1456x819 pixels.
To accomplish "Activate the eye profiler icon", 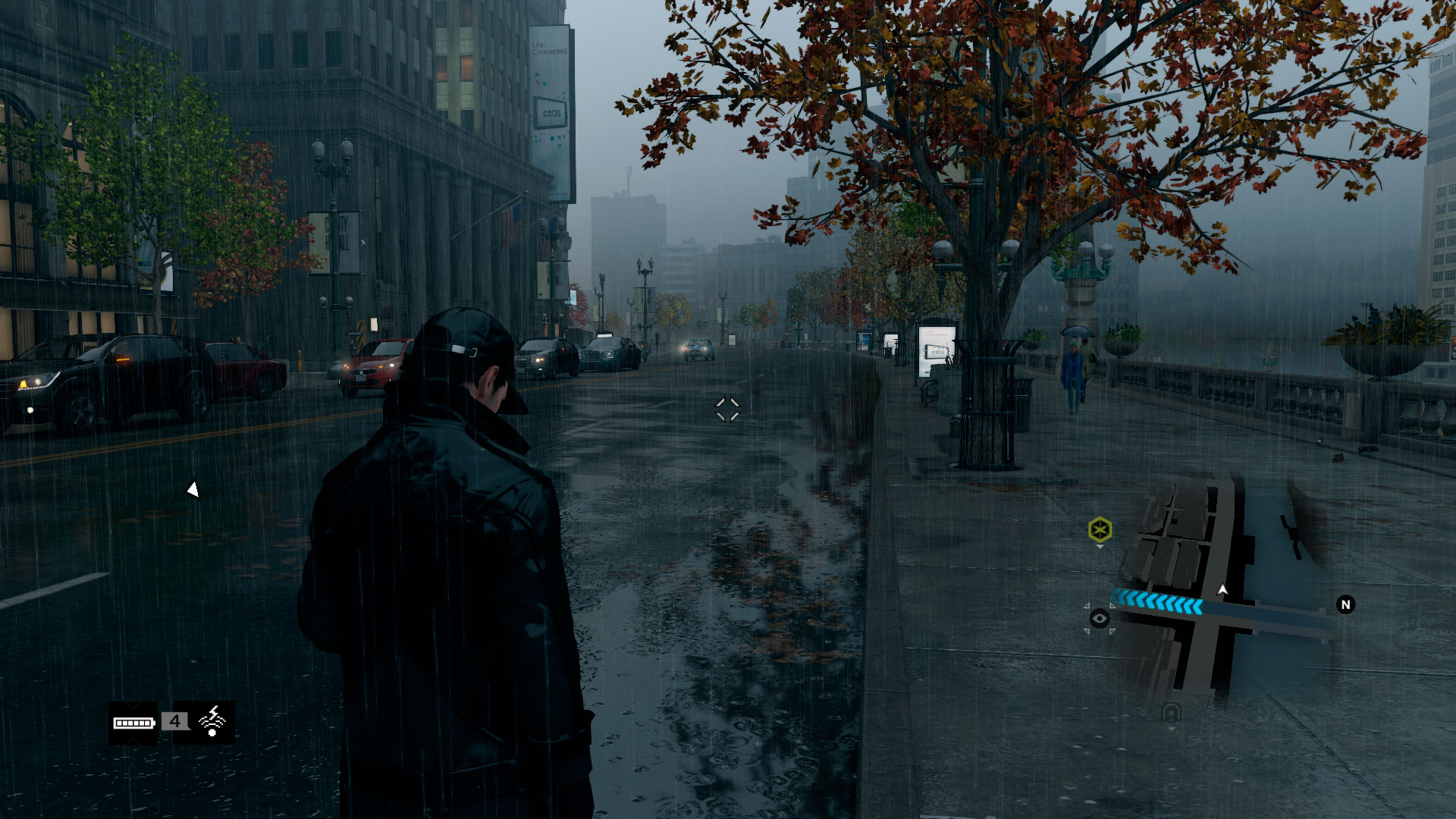I will tap(1099, 619).
